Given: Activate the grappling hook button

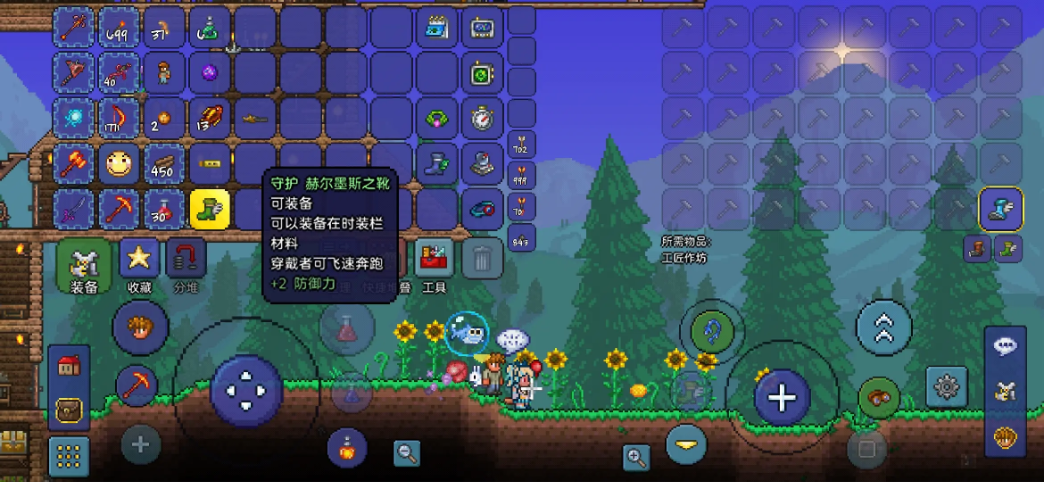Looking at the screenshot, I should click(x=712, y=330).
